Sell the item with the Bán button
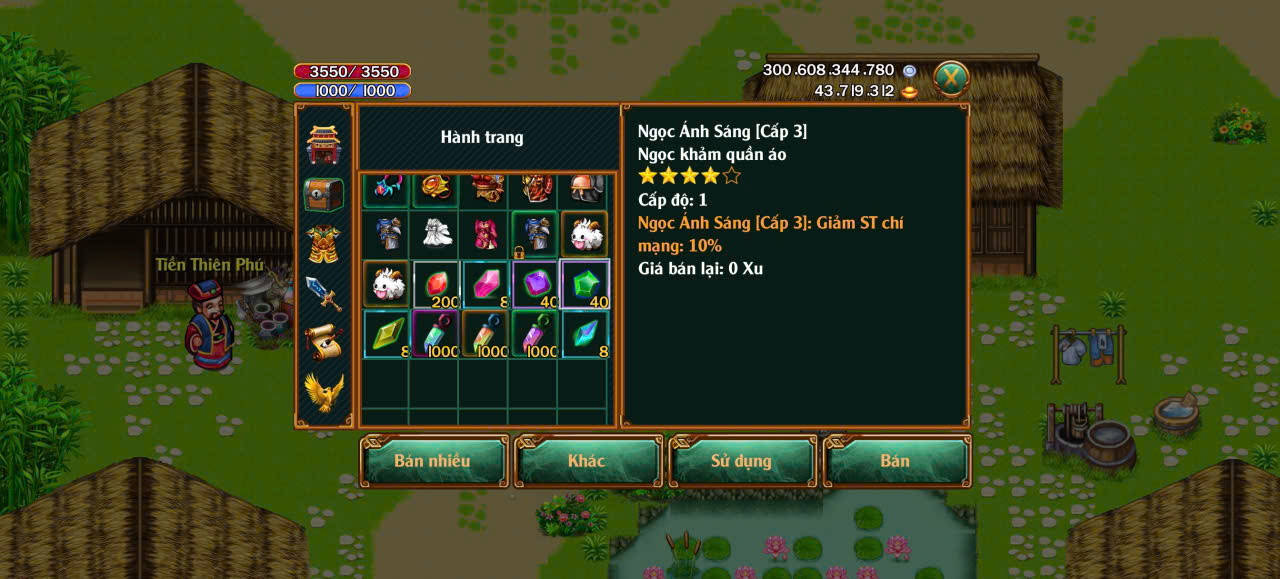The width and height of the screenshot is (1280, 579). pyautogui.click(x=895, y=461)
